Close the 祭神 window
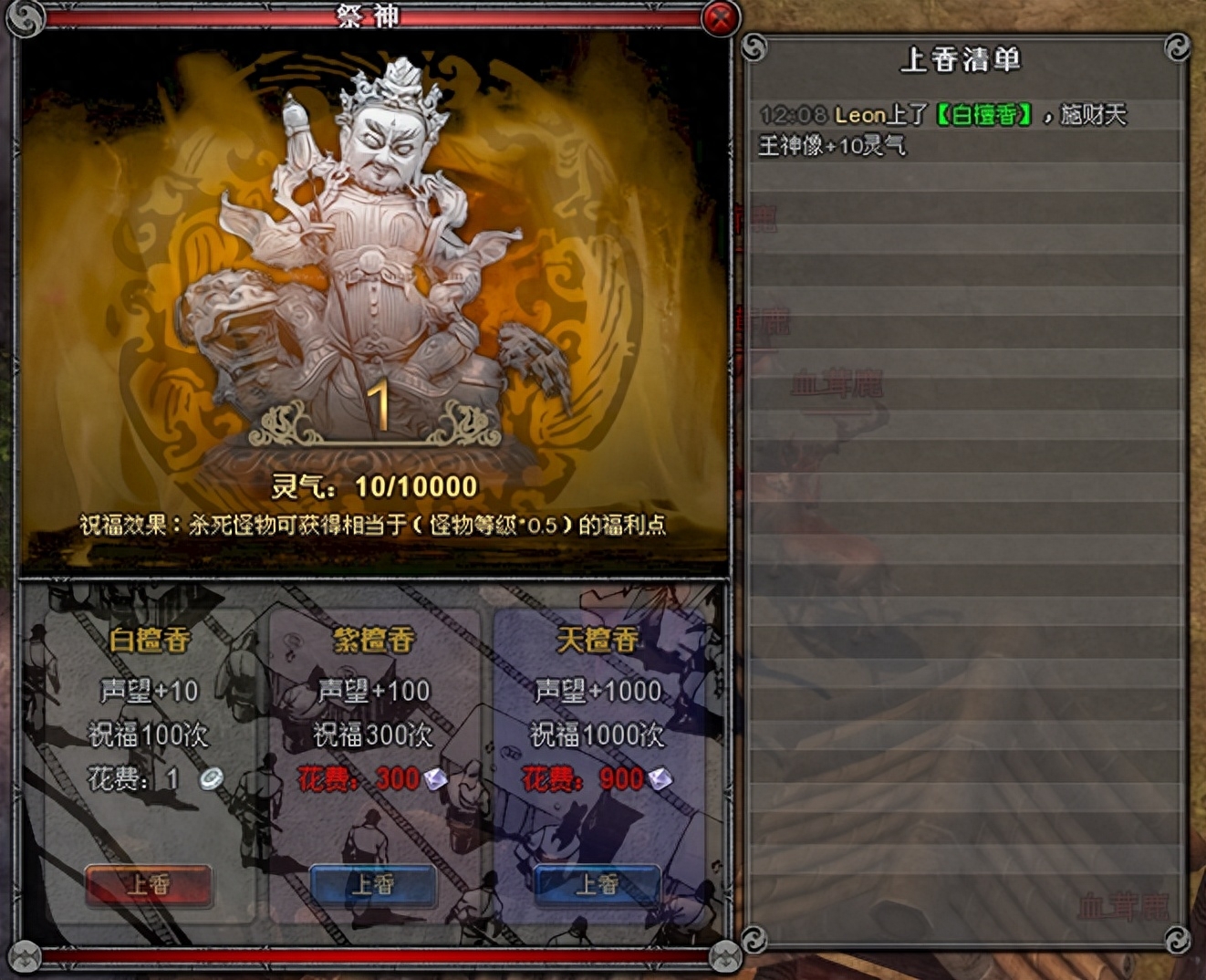The width and height of the screenshot is (1206, 980). click(720, 17)
